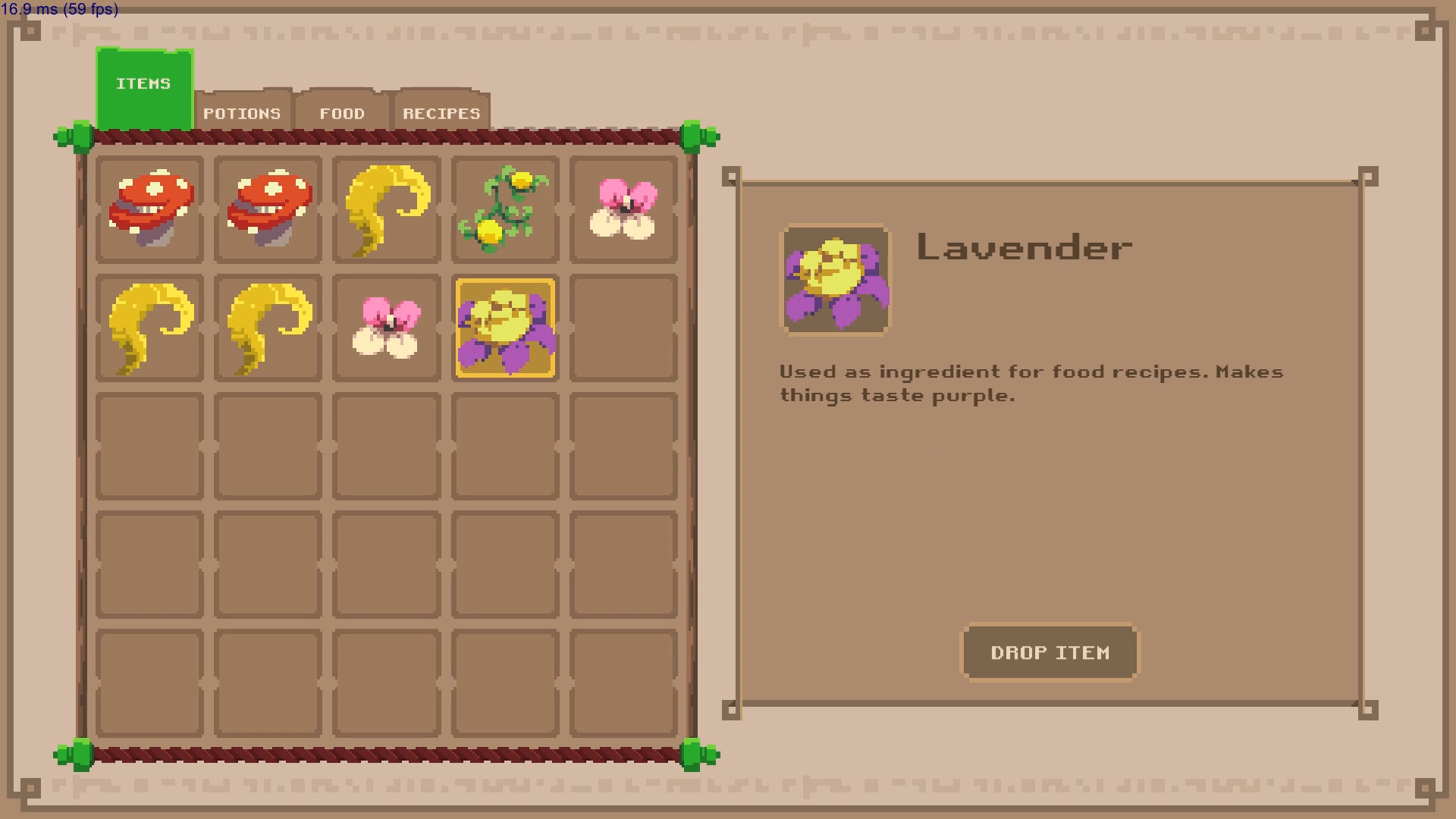
Task: Click the fps counter in the corner
Action: point(58,11)
